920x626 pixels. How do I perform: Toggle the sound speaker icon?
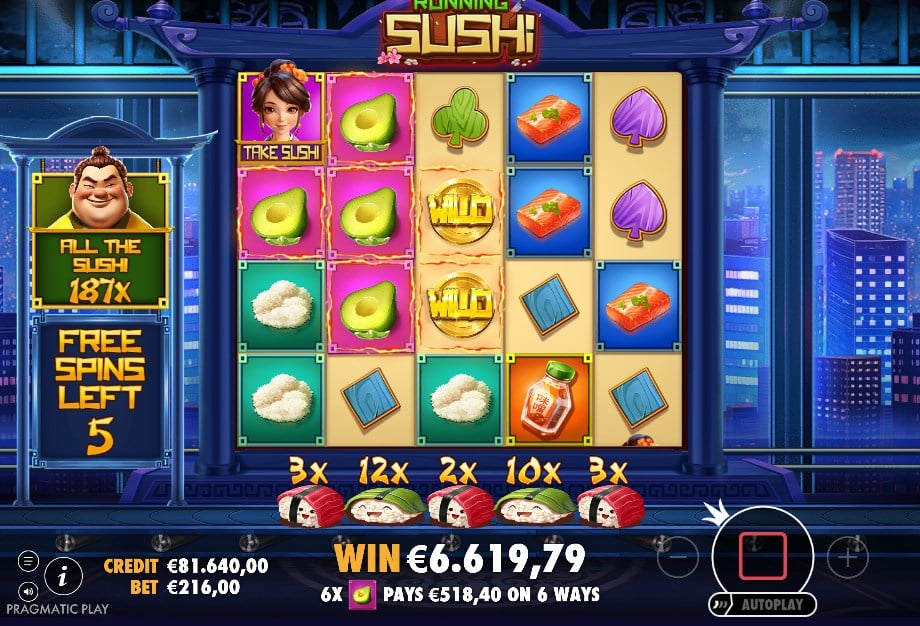point(28,589)
